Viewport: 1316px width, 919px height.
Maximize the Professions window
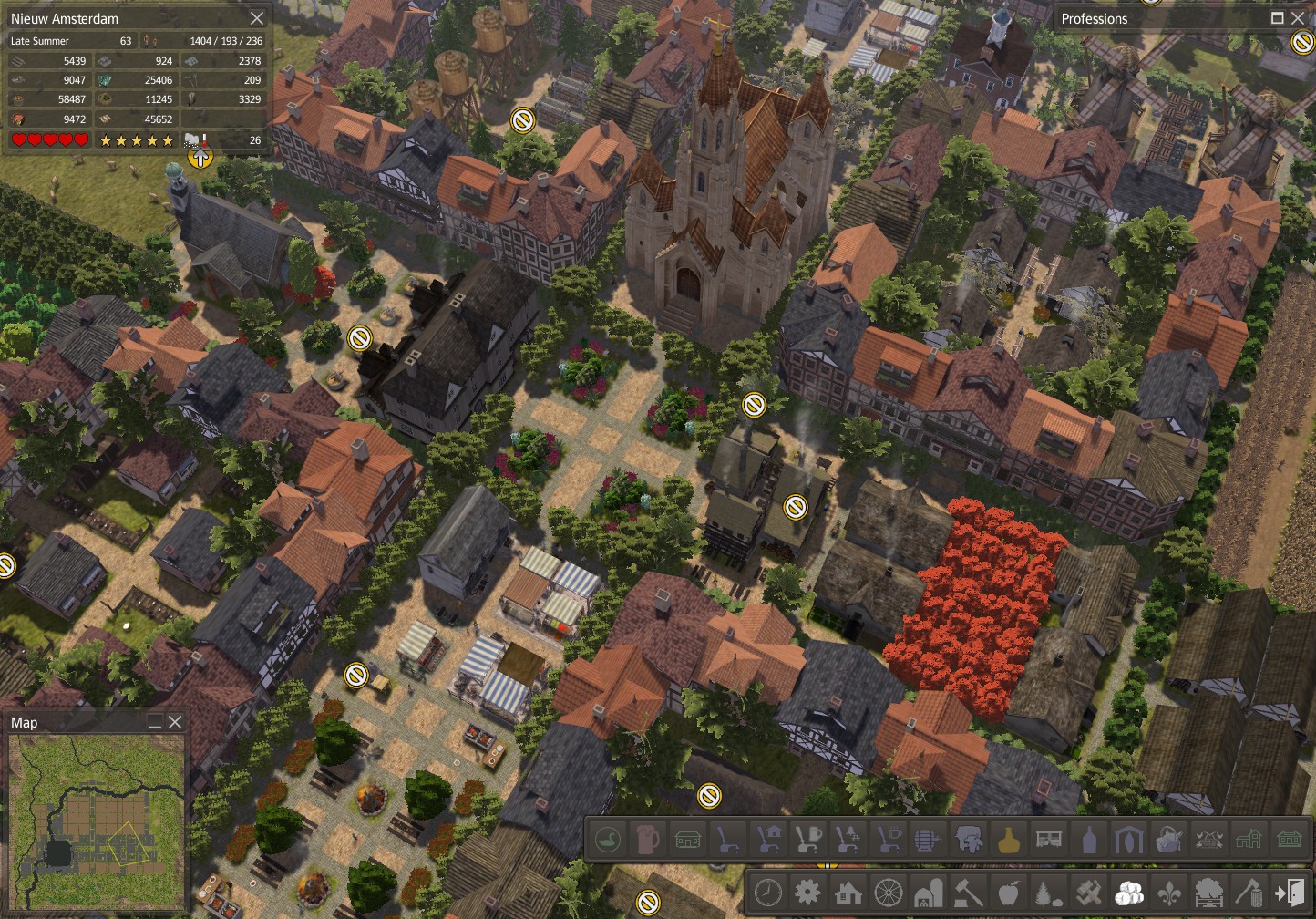(x=1279, y=18)
